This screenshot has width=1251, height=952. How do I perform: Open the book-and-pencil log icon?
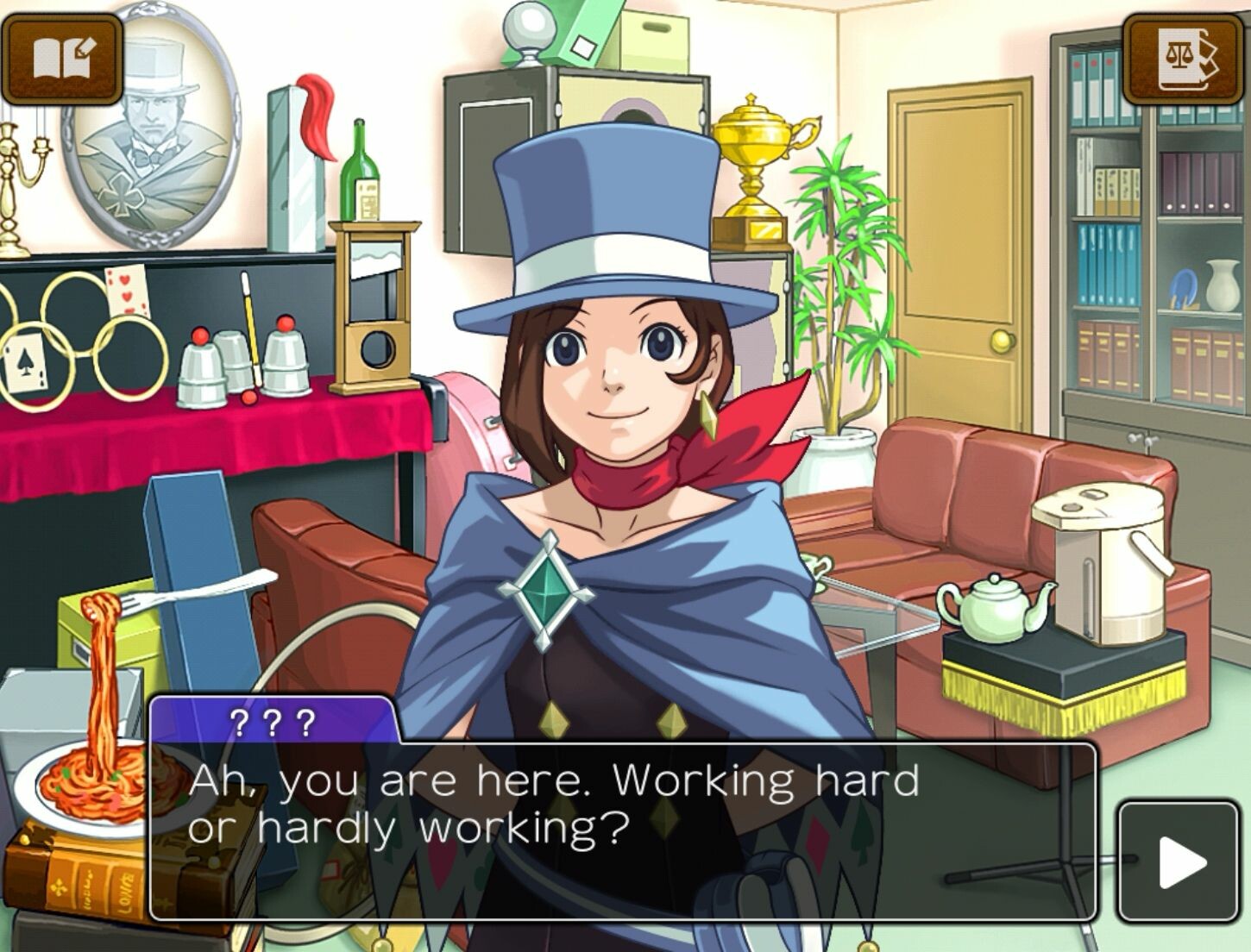click(61, 59)
